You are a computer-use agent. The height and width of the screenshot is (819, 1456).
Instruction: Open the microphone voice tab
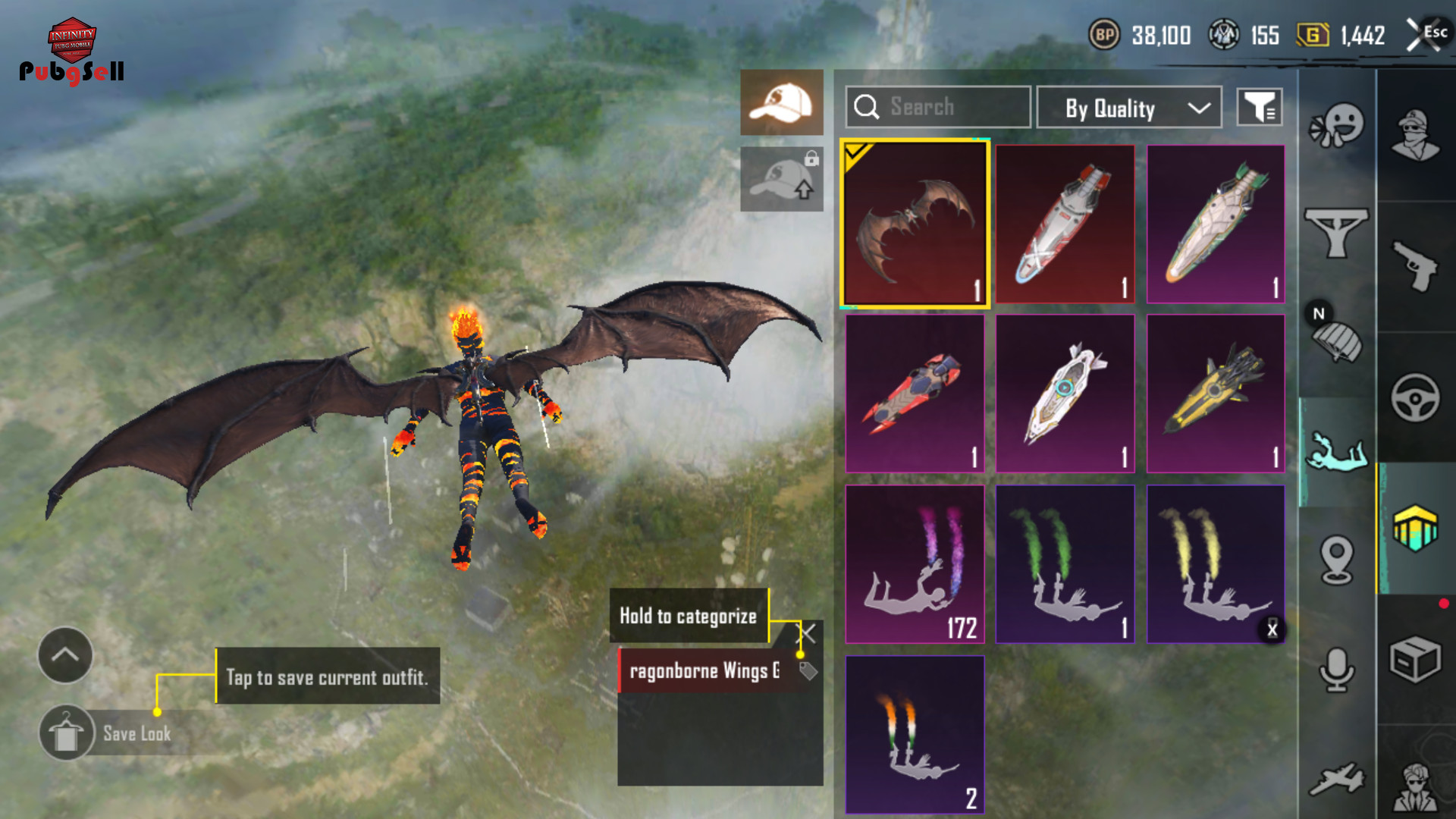(x=1336, y=670)
